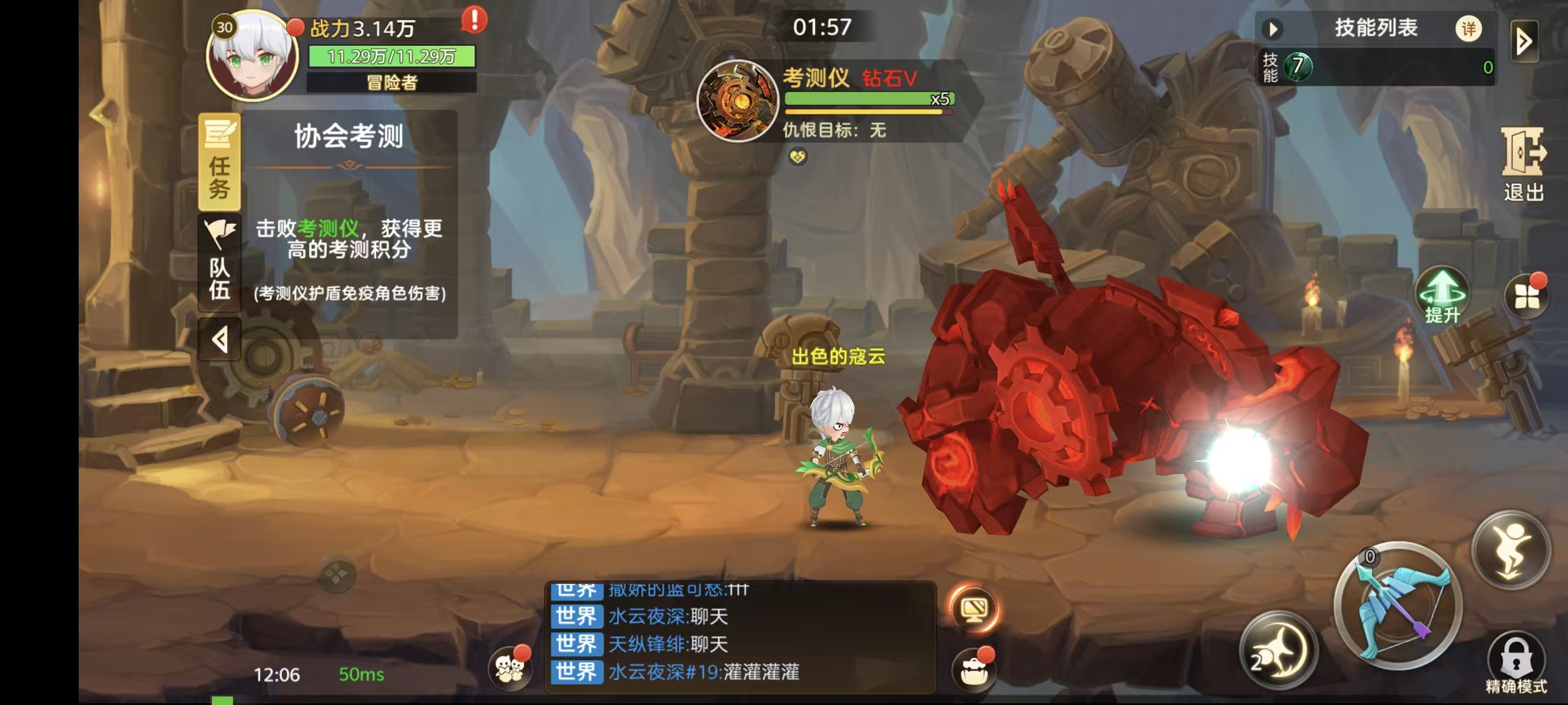Open the player avatar portrait
The width and height of the screenshot is (1568, 705).
(x=252, y=58)
